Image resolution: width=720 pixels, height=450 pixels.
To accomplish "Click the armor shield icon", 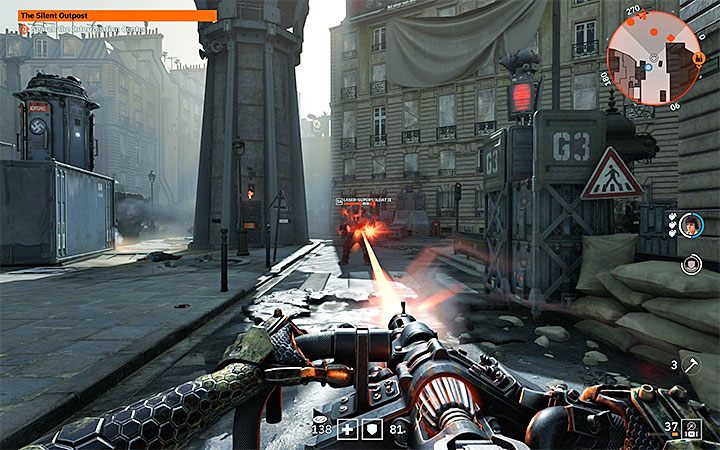I will tap(369, 429).
